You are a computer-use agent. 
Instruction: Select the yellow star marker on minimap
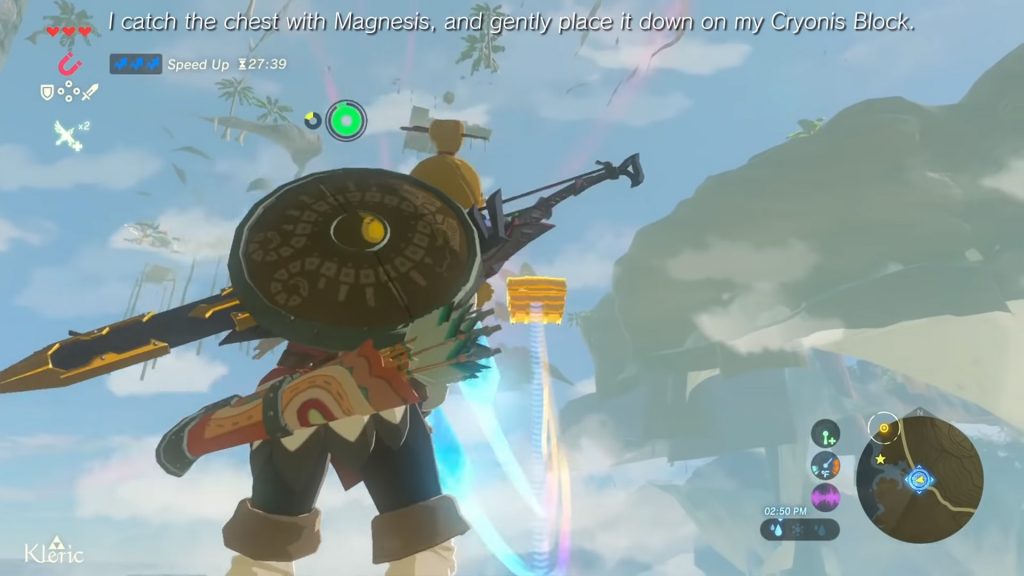881,459
